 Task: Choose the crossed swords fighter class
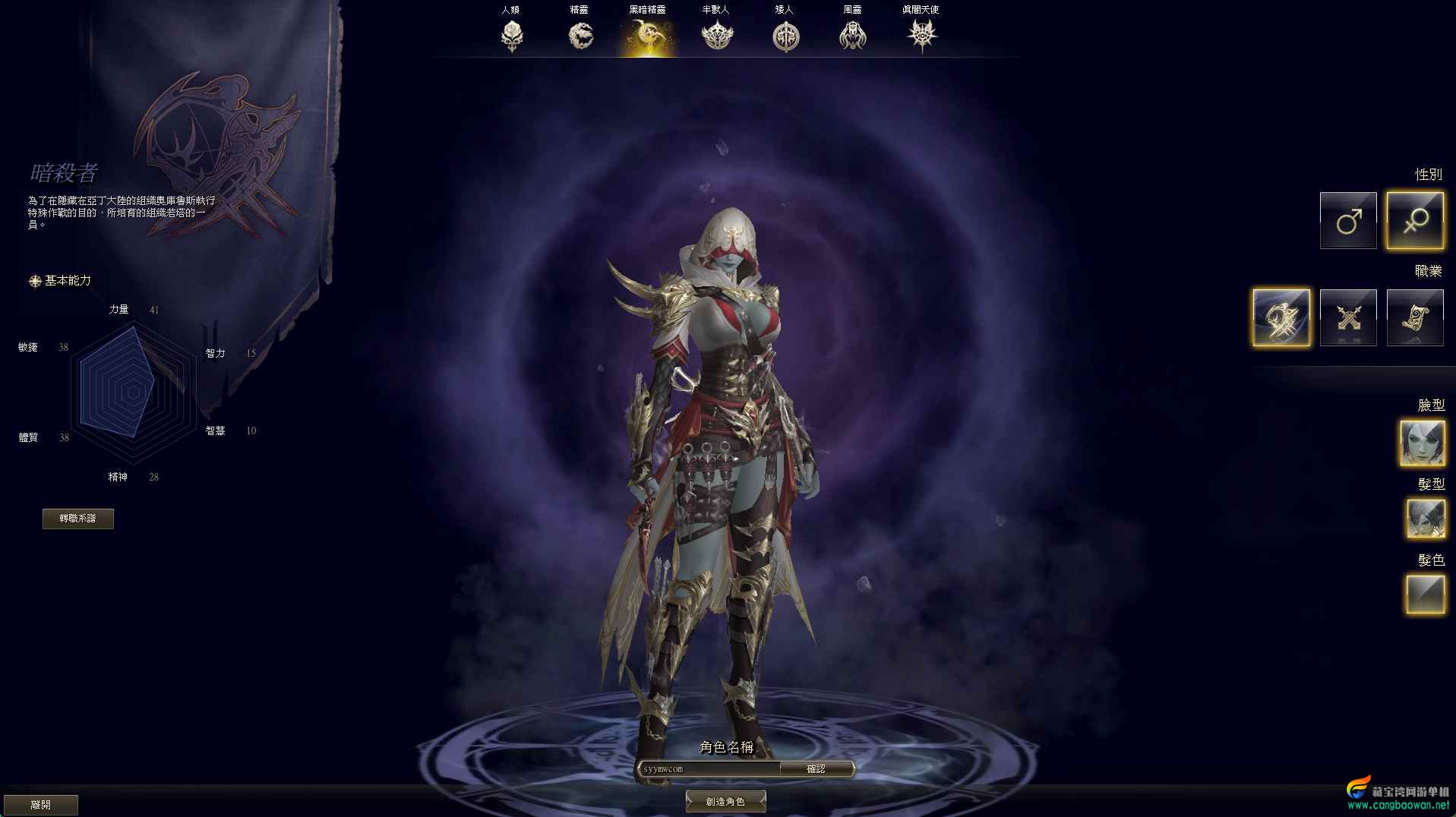[x=1348, y=317]
